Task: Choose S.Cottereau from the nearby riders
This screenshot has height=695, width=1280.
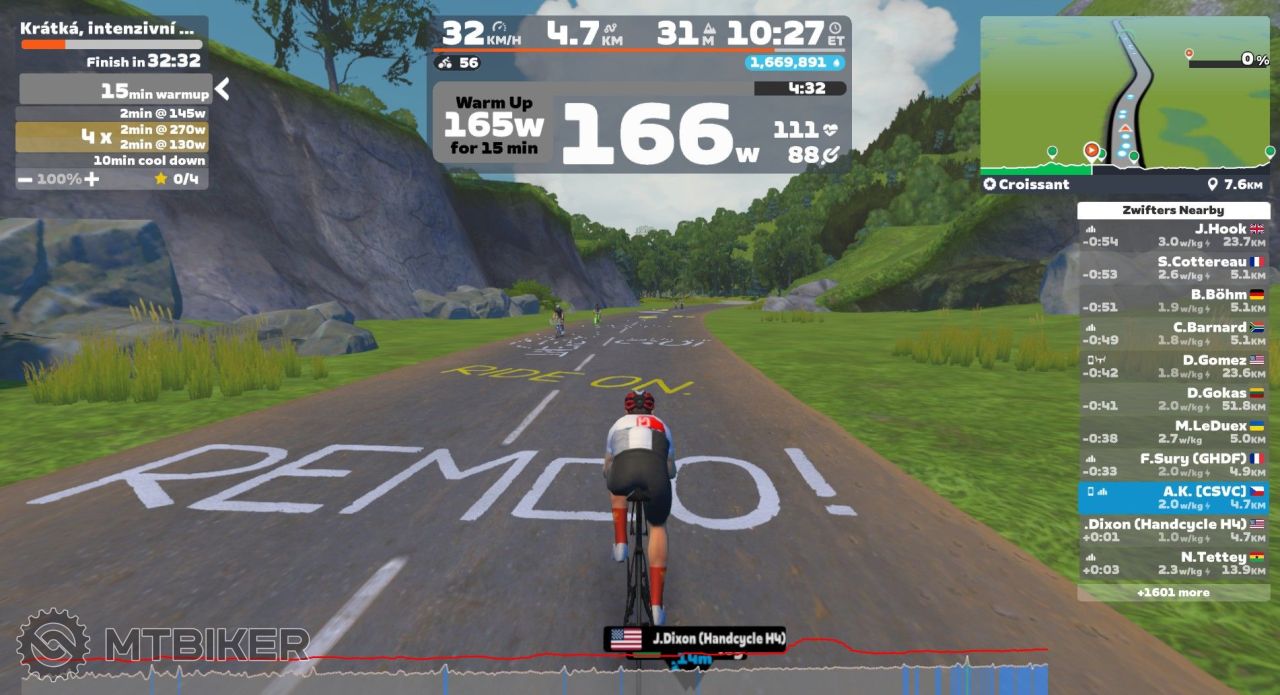Action: [x=1174, y=268]
